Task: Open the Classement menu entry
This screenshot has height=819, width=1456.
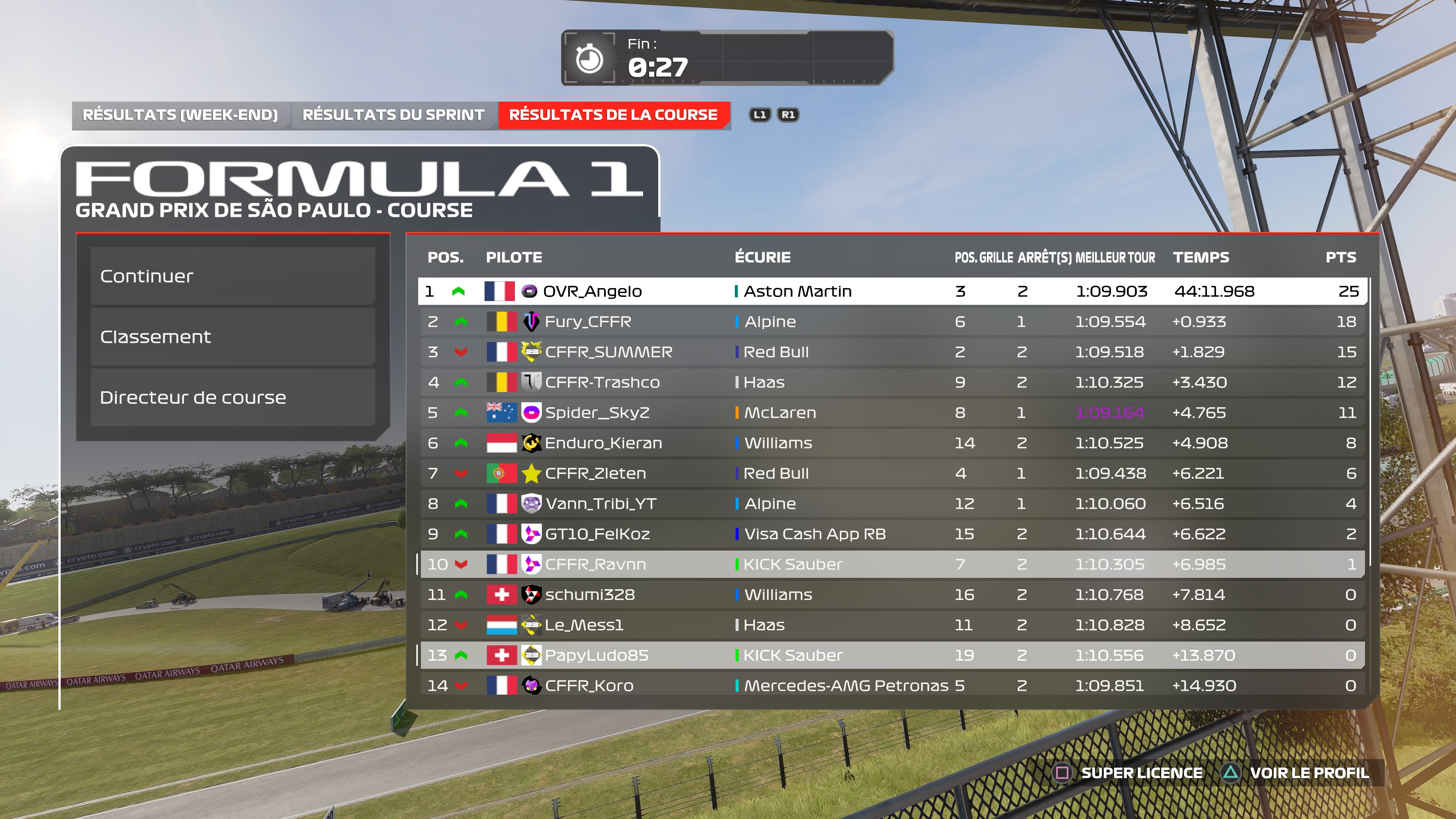Action: click(x=232, y=337)
